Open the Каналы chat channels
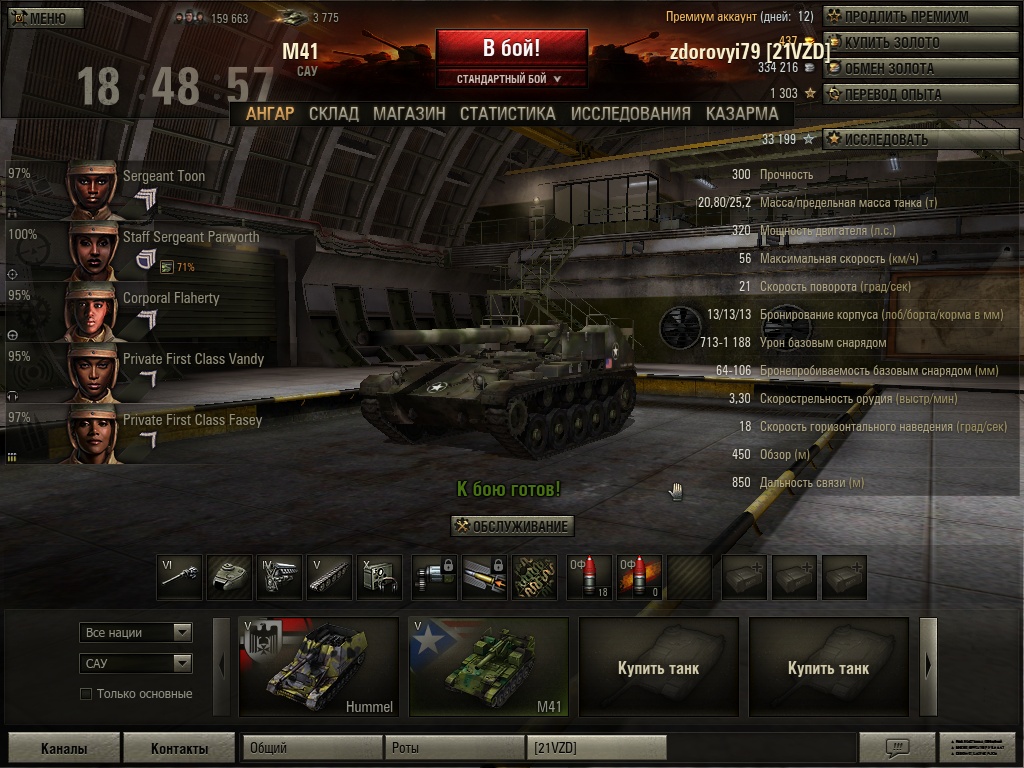1024x768 pixels. [64, 748]
